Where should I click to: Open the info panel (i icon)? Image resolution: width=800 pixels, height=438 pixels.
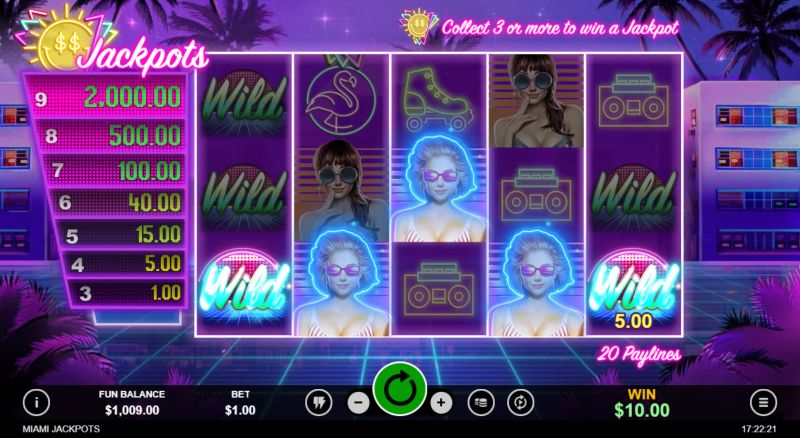[x=37, y=402]
